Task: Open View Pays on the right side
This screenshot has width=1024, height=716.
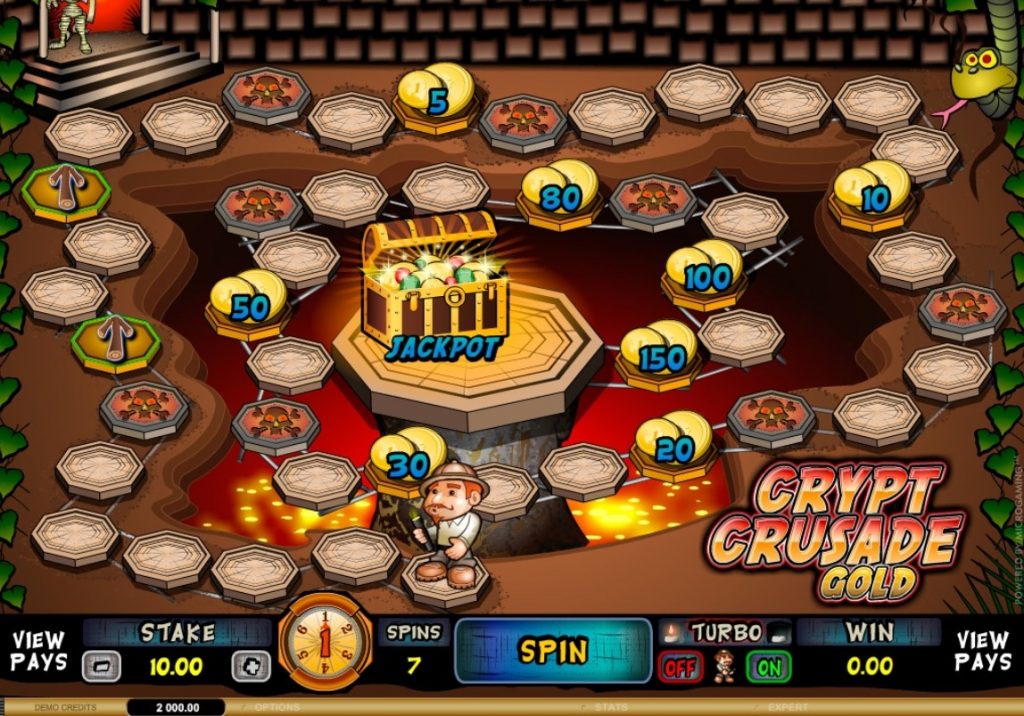Action: [x=982, y=651]
